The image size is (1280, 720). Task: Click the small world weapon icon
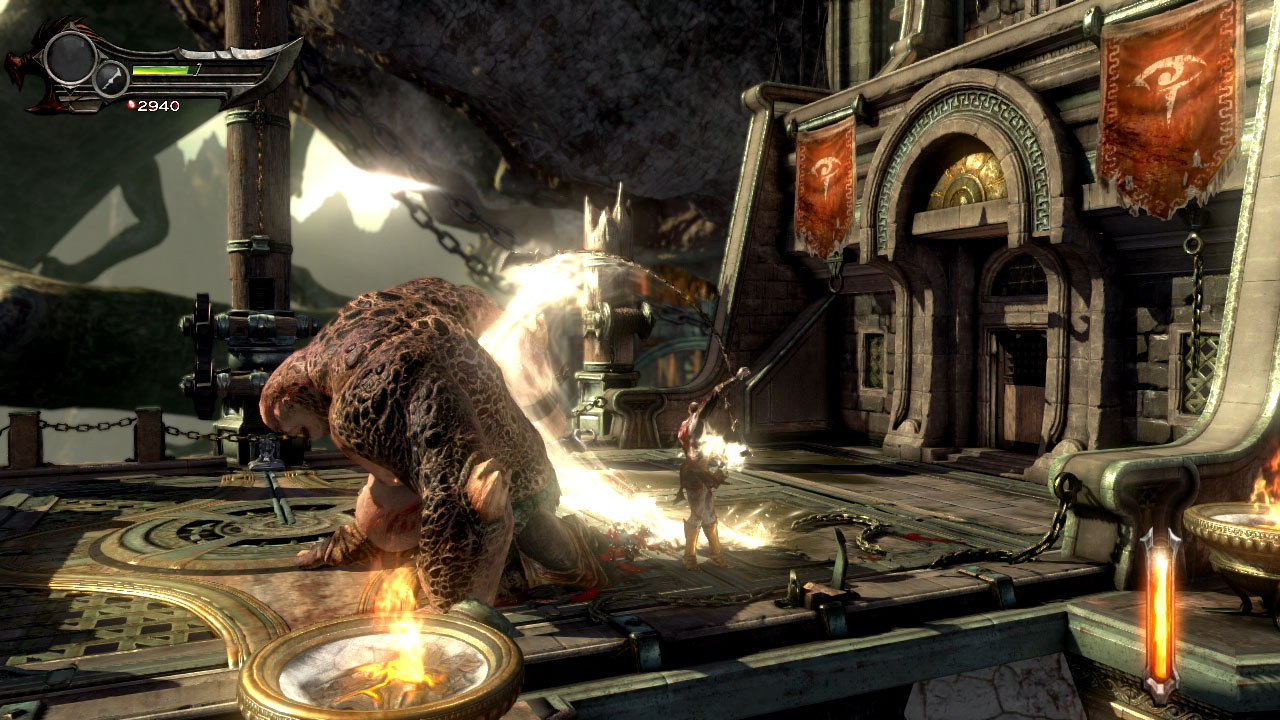tap(111, 79)
